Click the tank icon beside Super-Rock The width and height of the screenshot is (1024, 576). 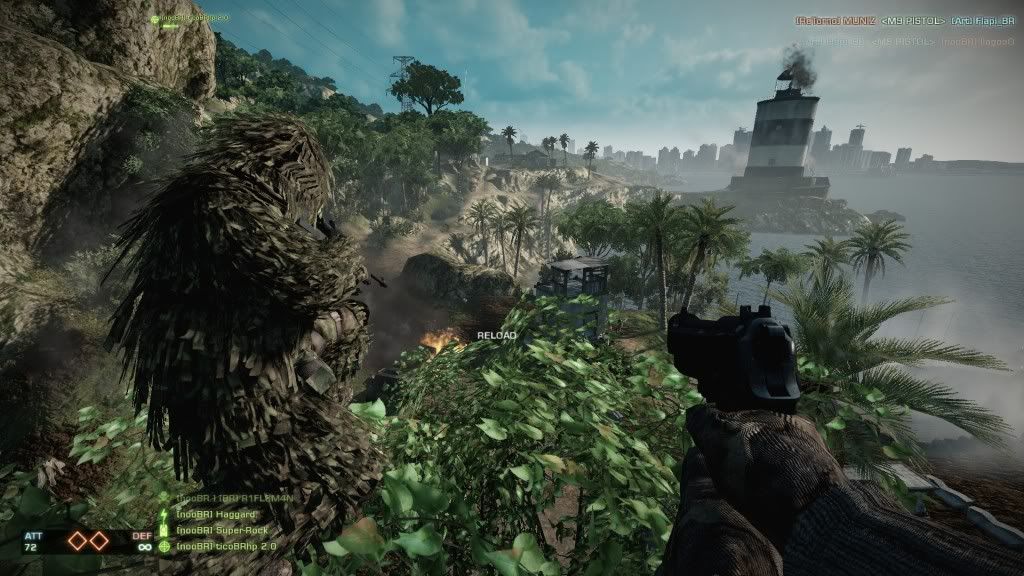(x=165, y=530)
